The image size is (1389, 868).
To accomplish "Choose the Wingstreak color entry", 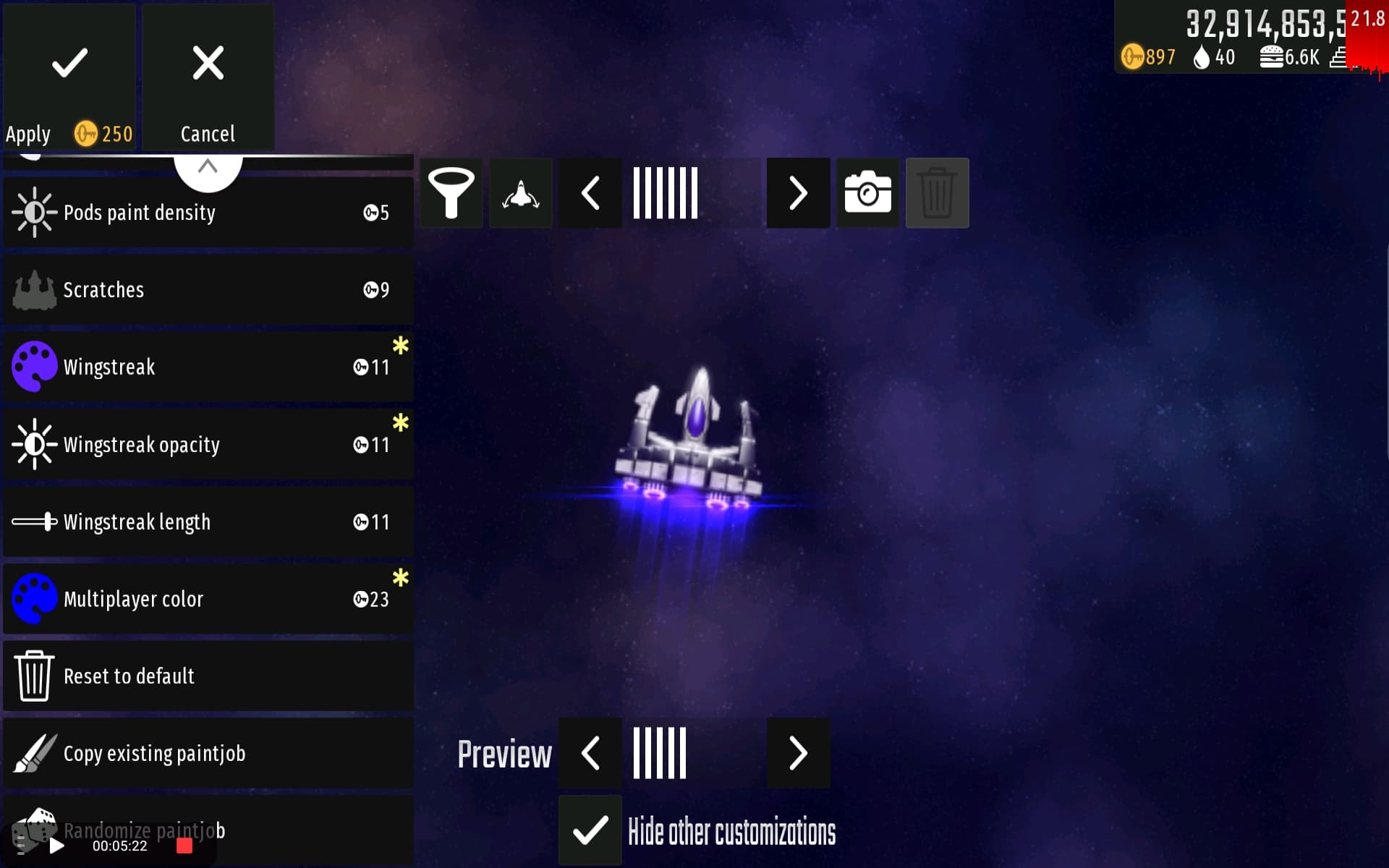I will pyautogui.click(x=208, y=367).
